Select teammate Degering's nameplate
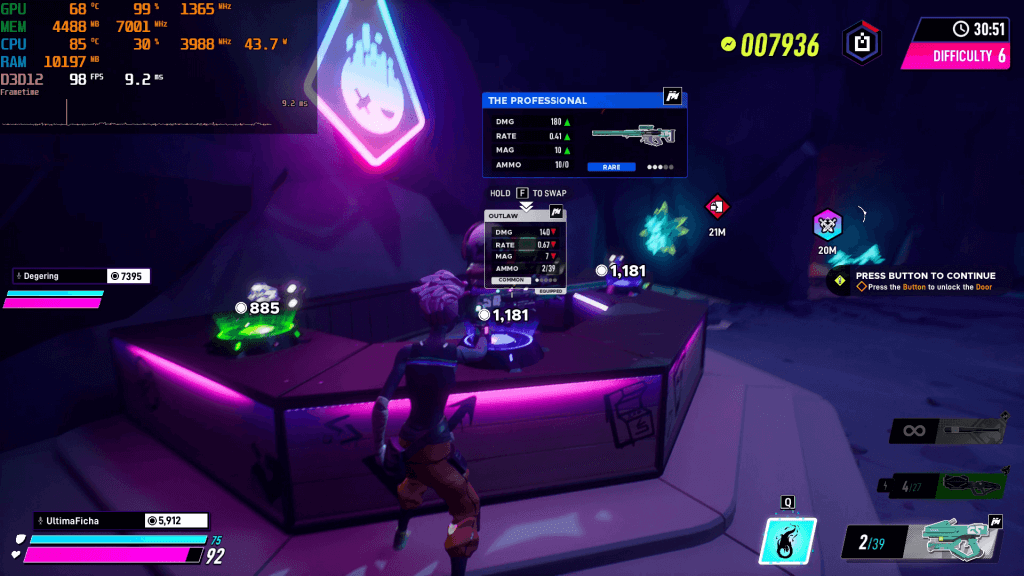This screenshot has height=576, width=1024. [82, 276]
